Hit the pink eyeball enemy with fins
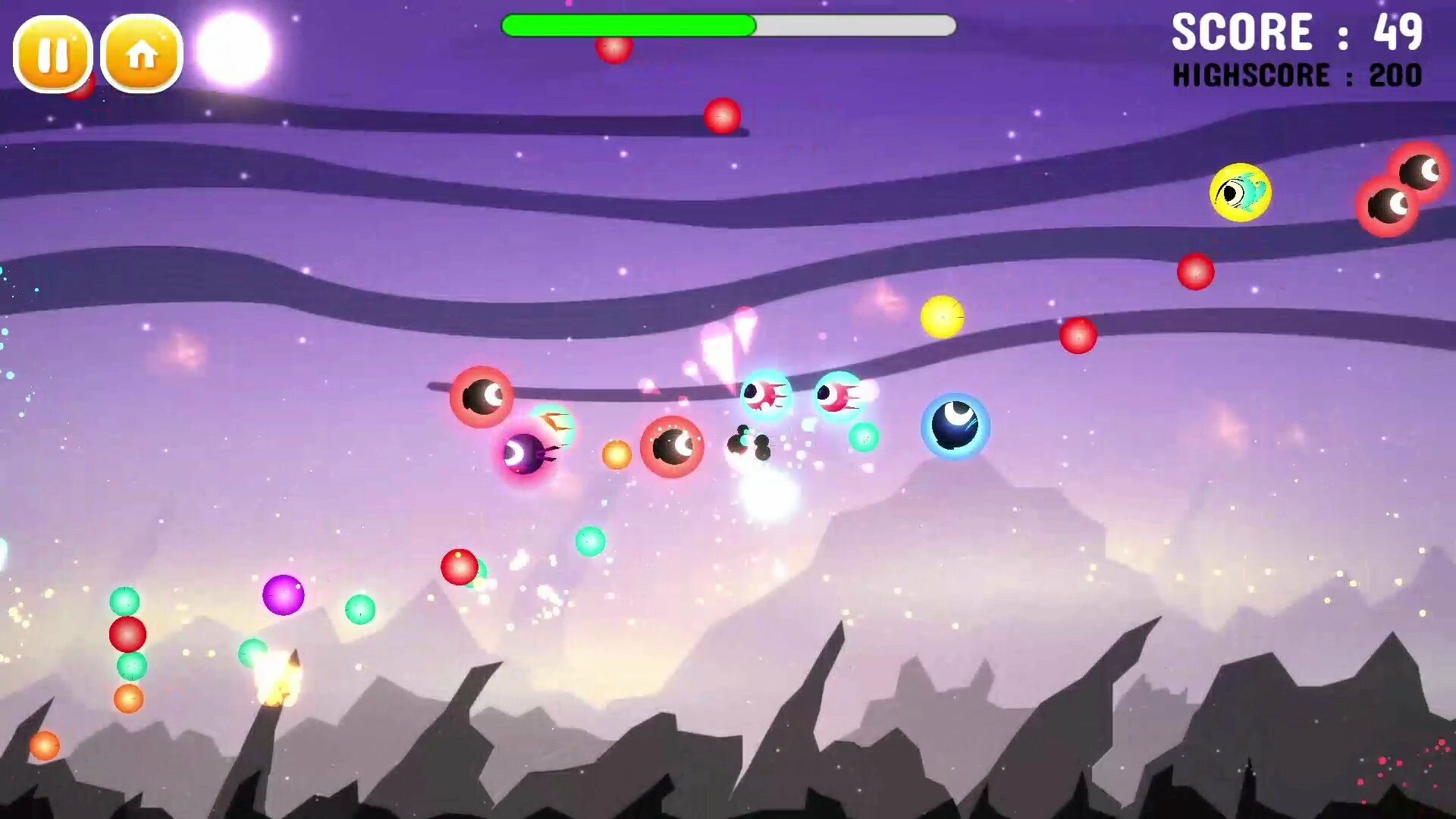This screenshot has height=819, width=1456. tap(764, 395)
